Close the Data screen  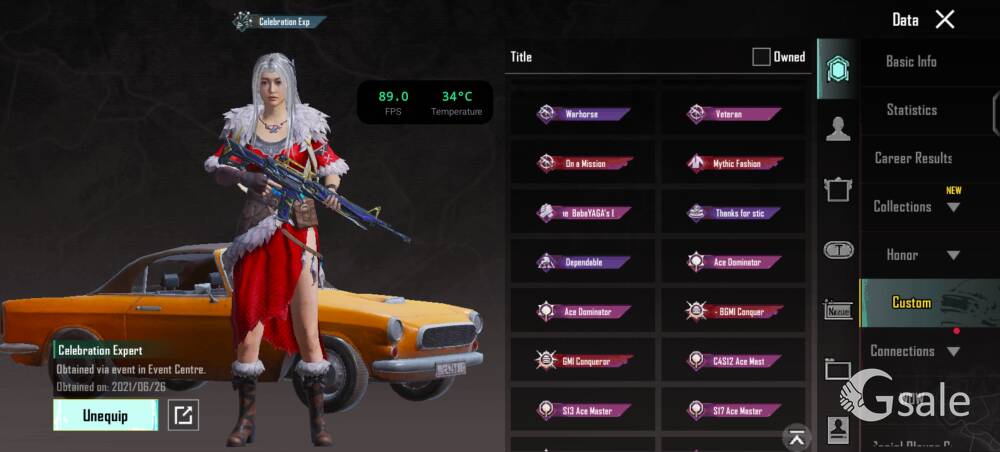(x=945, y=19)
